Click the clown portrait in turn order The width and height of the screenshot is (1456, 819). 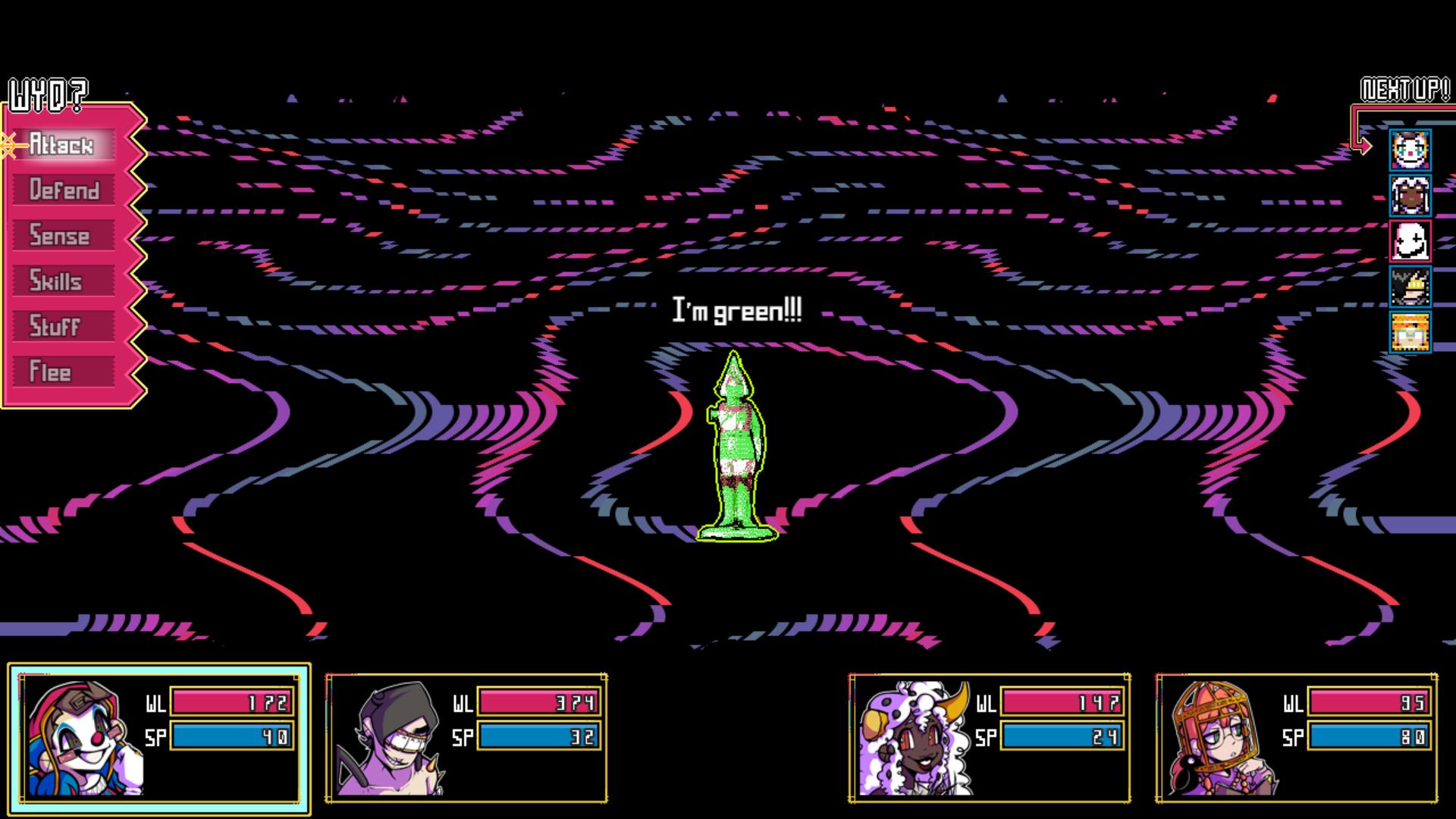pyautogui.click(x=1410, y=149)
